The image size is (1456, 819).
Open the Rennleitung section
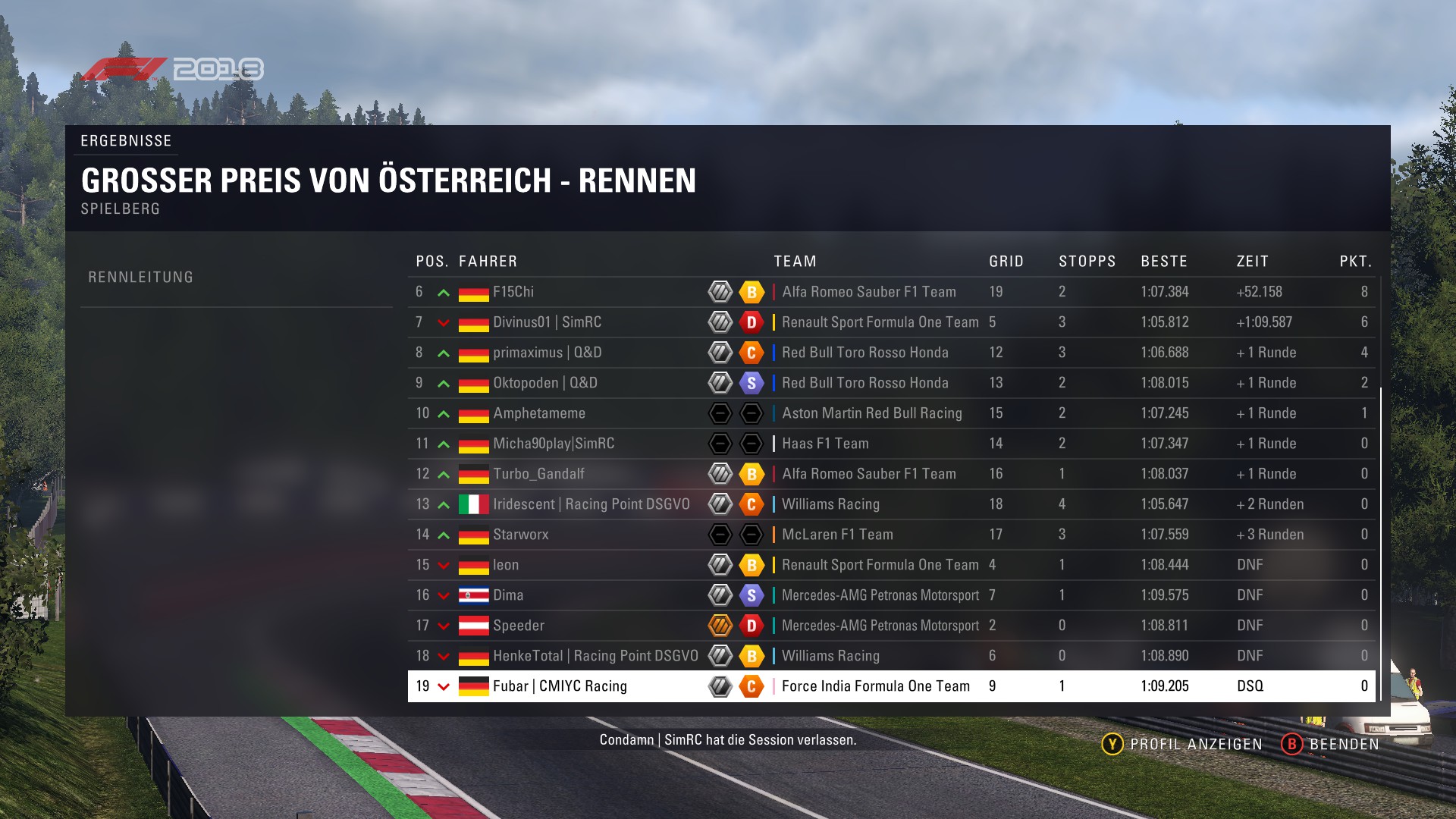[x=141, y=278]
